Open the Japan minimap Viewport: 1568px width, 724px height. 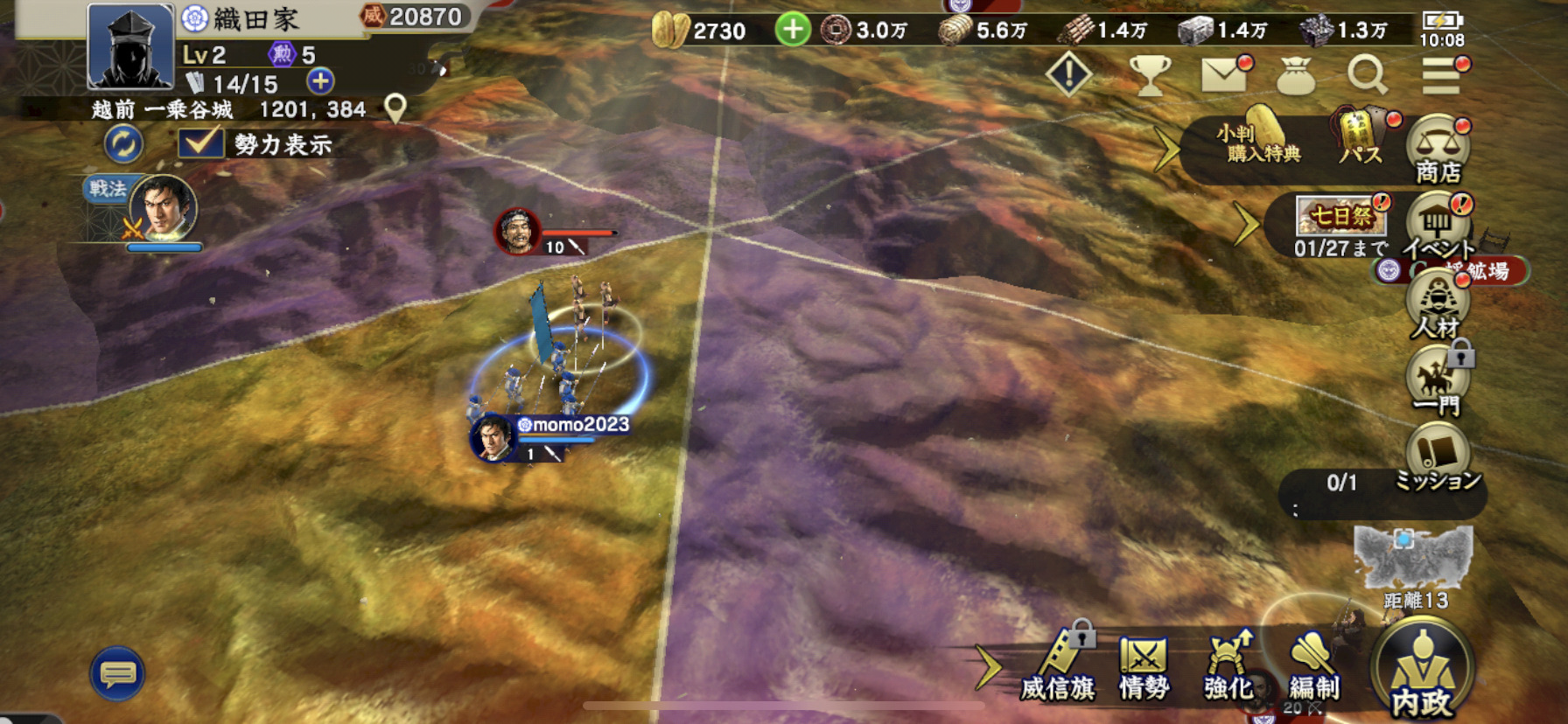[x=1413, y=558]
